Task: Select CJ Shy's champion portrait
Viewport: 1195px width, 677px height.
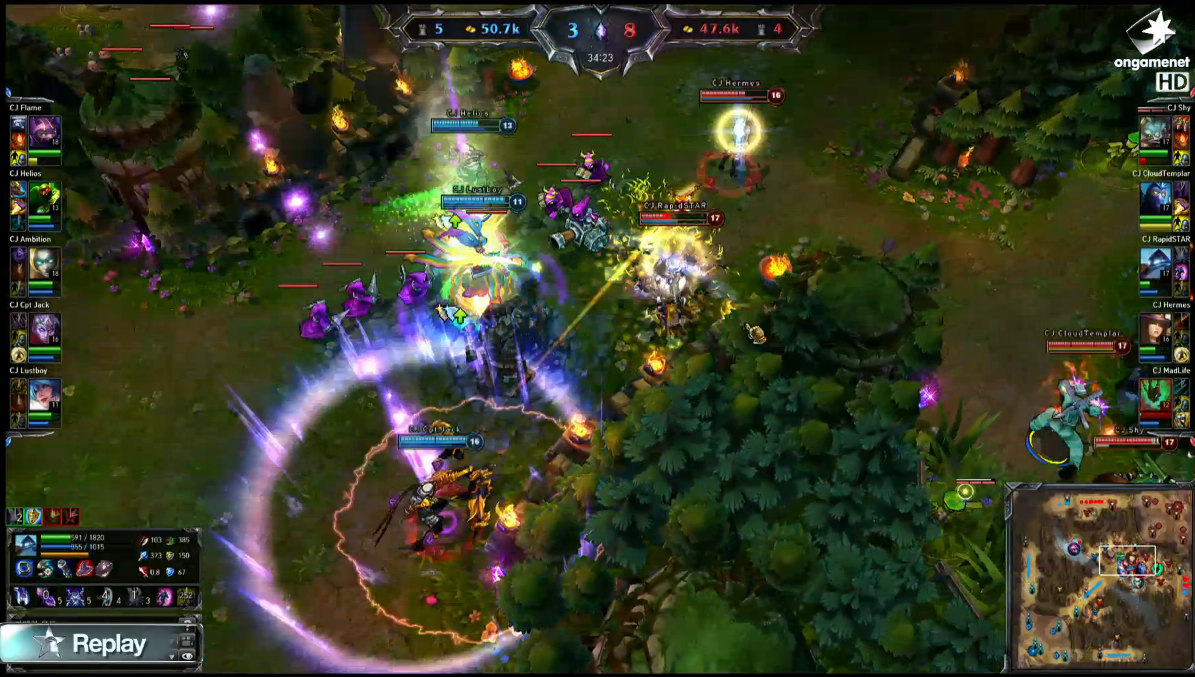Action: coord(1155,132)
